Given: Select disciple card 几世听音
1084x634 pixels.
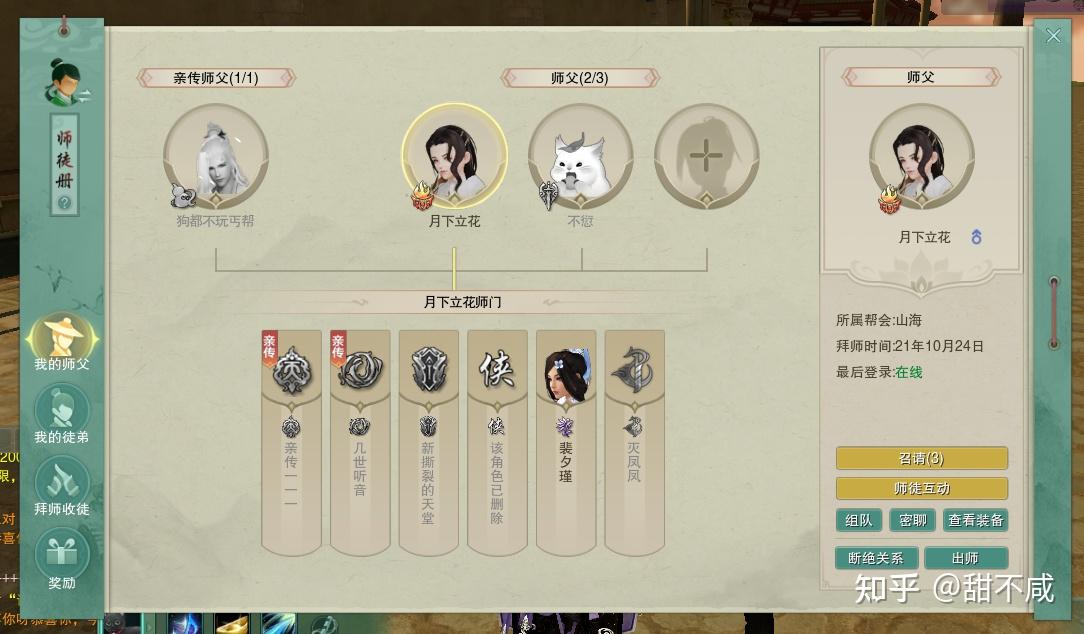Looking at the screenshot, I should 360,440.
